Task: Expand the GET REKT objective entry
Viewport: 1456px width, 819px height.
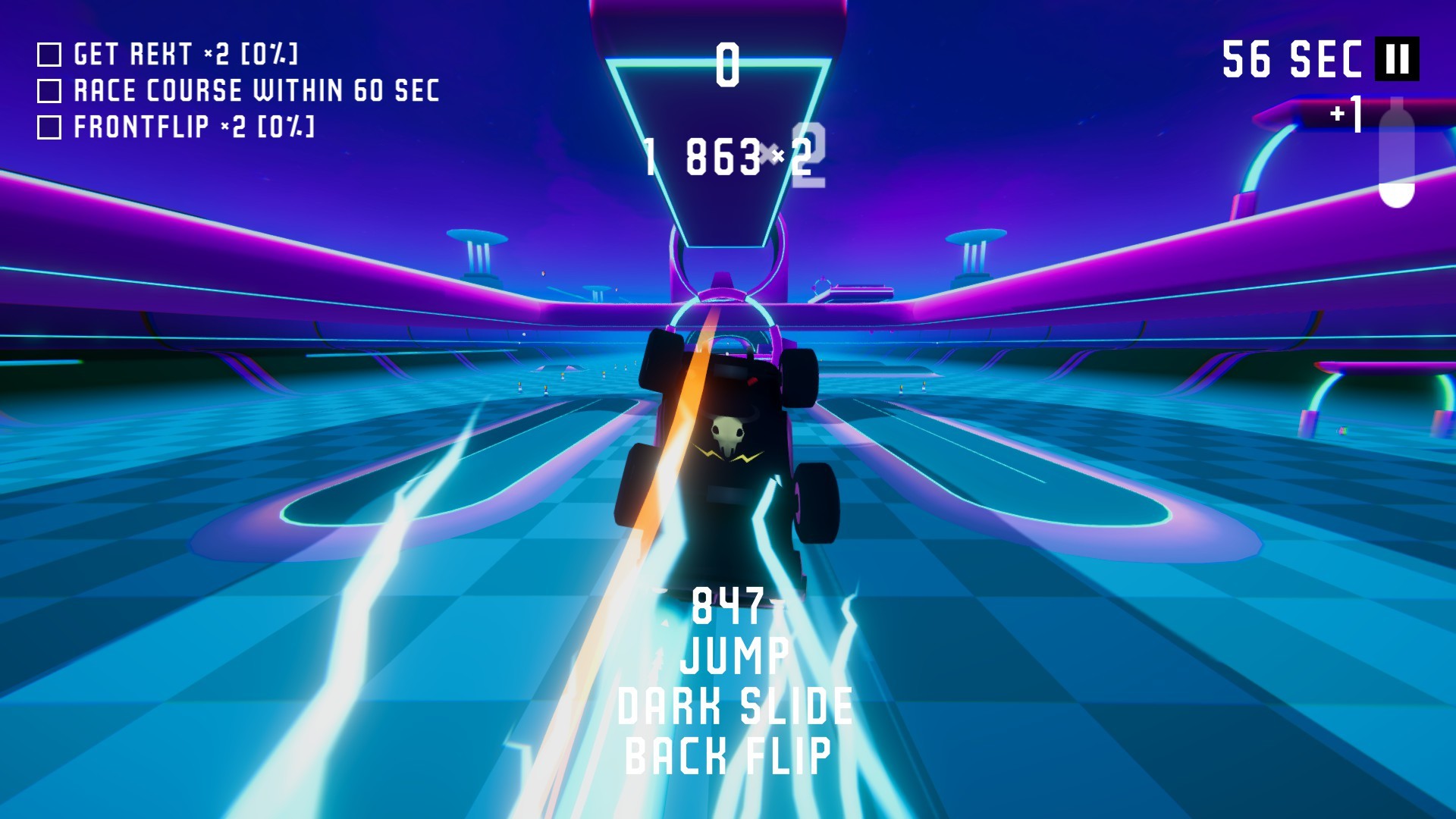Action: click(186, 55)
